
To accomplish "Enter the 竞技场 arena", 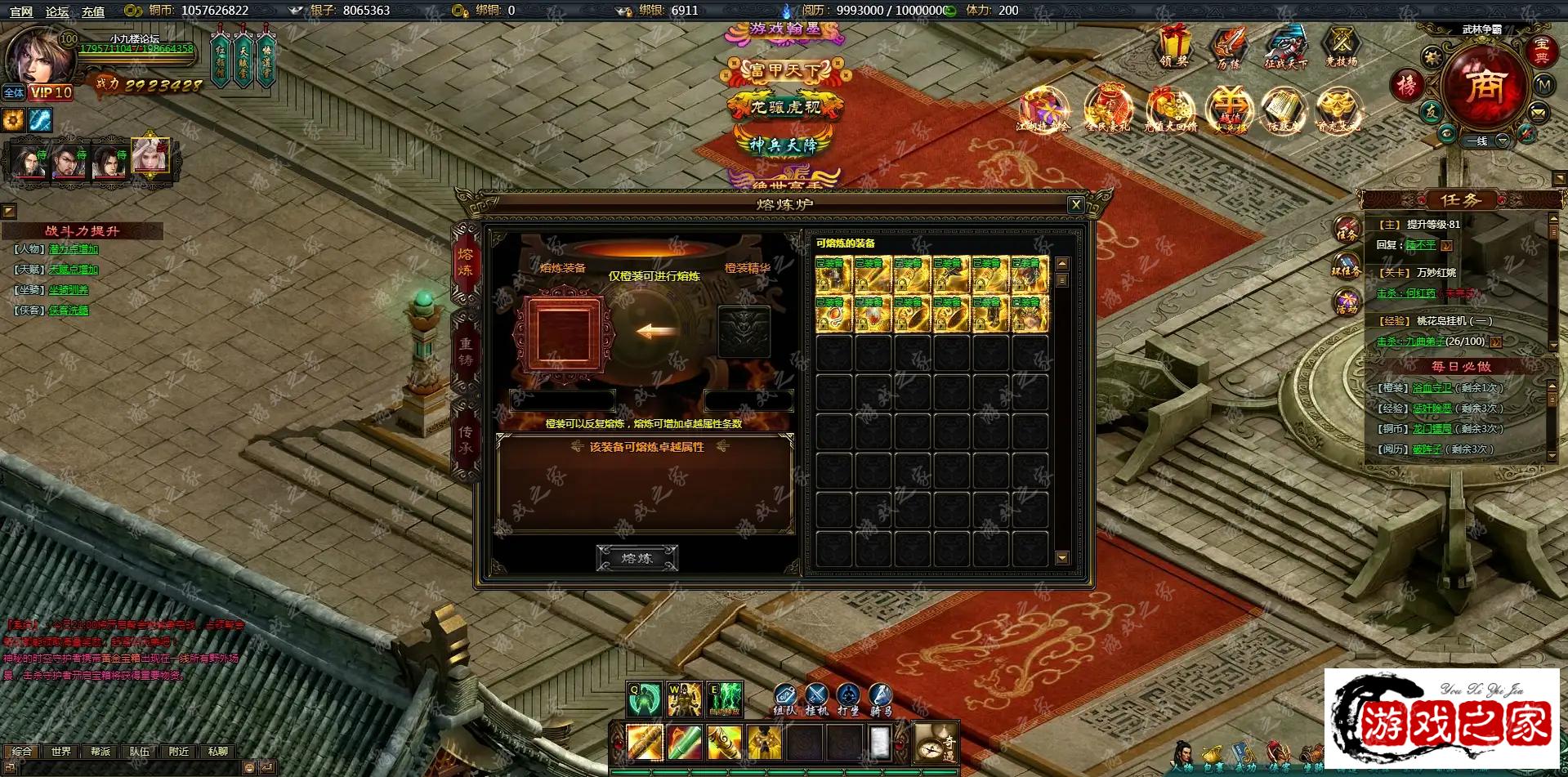I will [x=1341, y=46].
